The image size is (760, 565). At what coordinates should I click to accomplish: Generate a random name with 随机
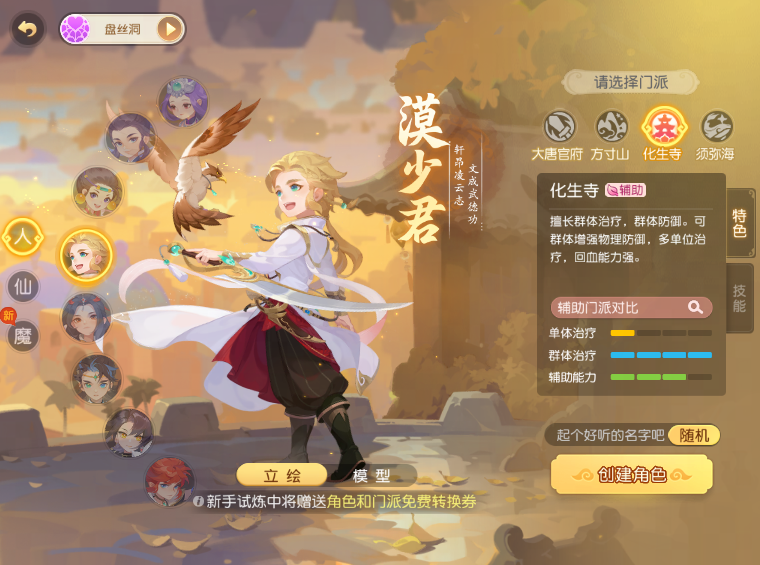click(x=694, y=435)
